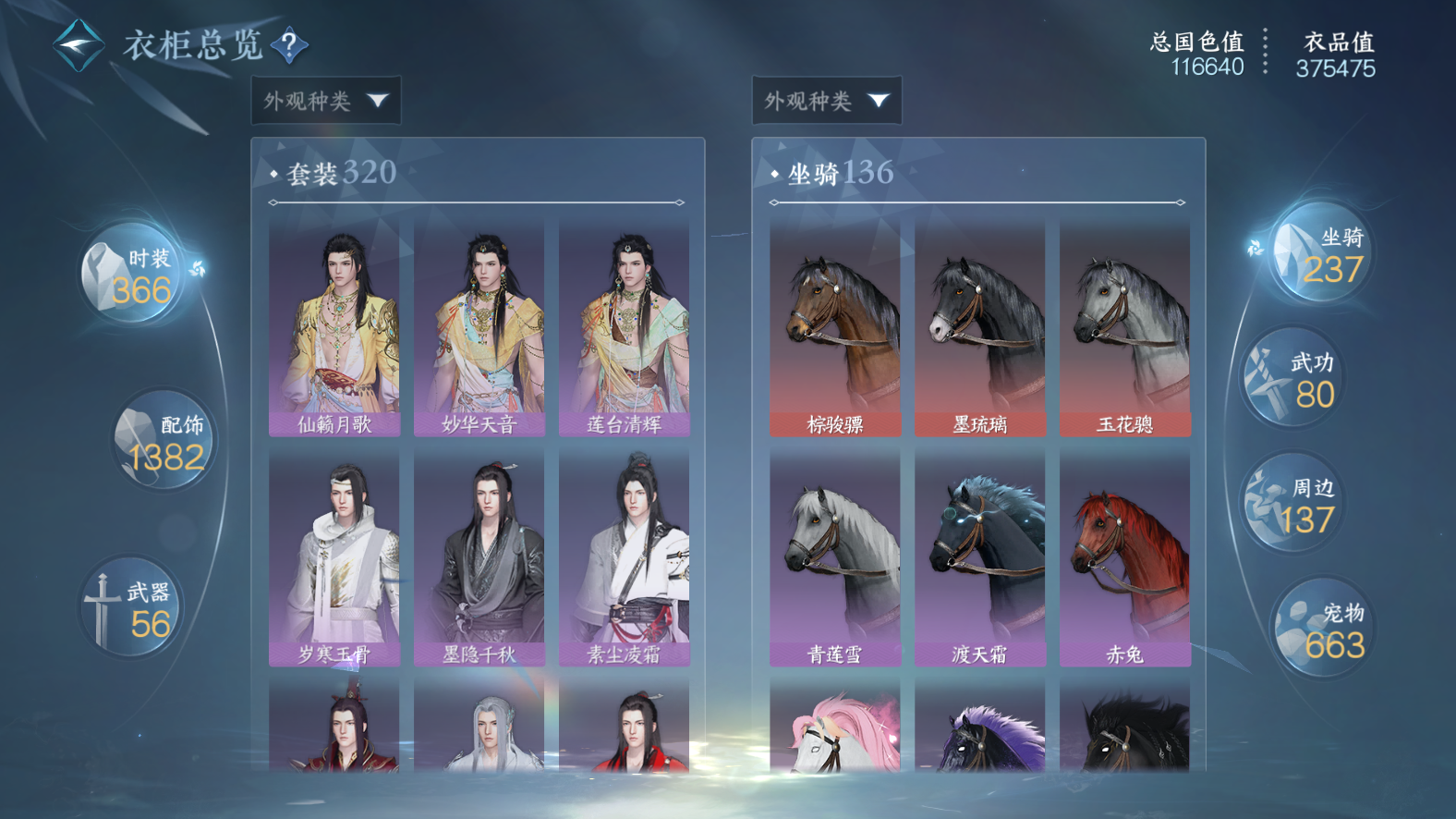The width and height of the screenshot is (1456, 819).
Task: Select the 赤兔 red horse mount
Action: (1124, 558)
